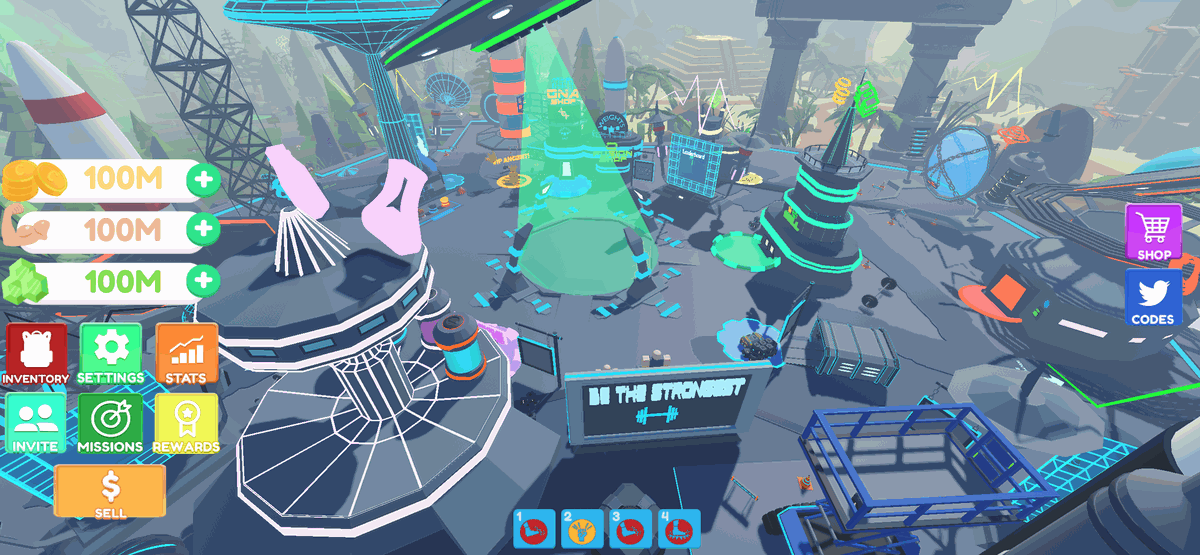Hit the orange Sell button

point(110,491)
